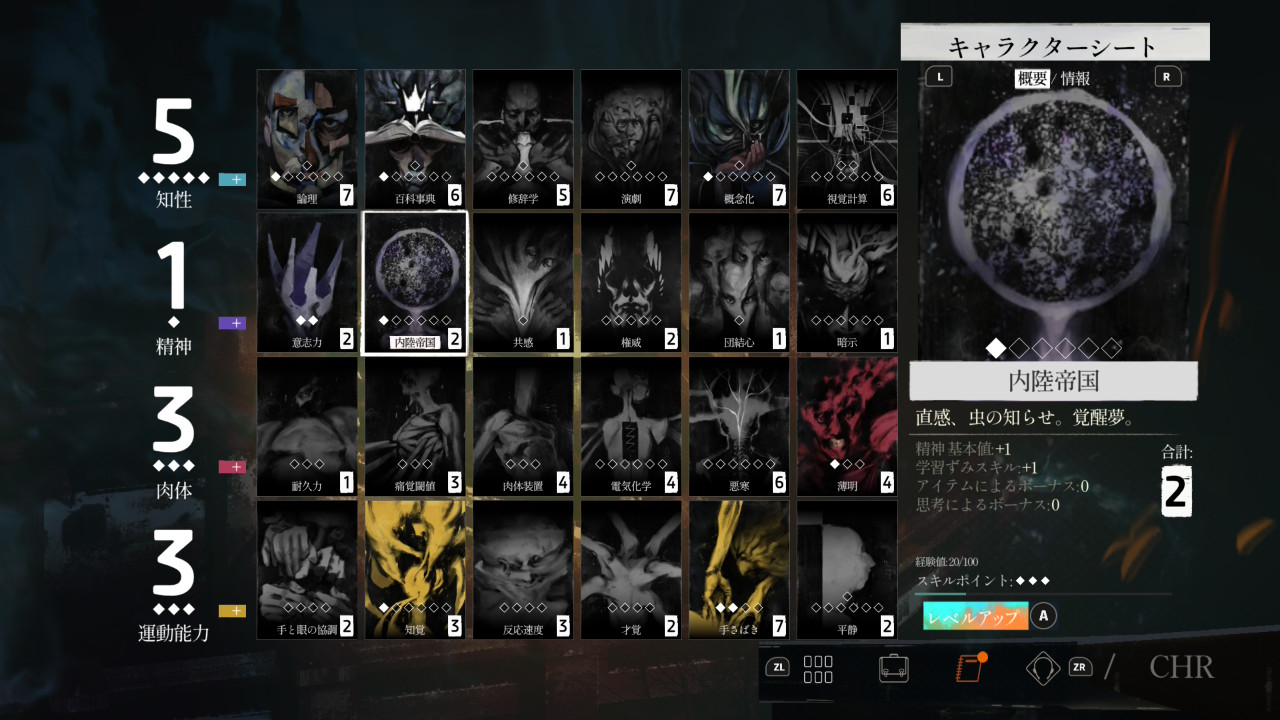Viewport: 1280px width, 720px height.
Task: Show the 概要 tab
Action: pos(1032,78)
